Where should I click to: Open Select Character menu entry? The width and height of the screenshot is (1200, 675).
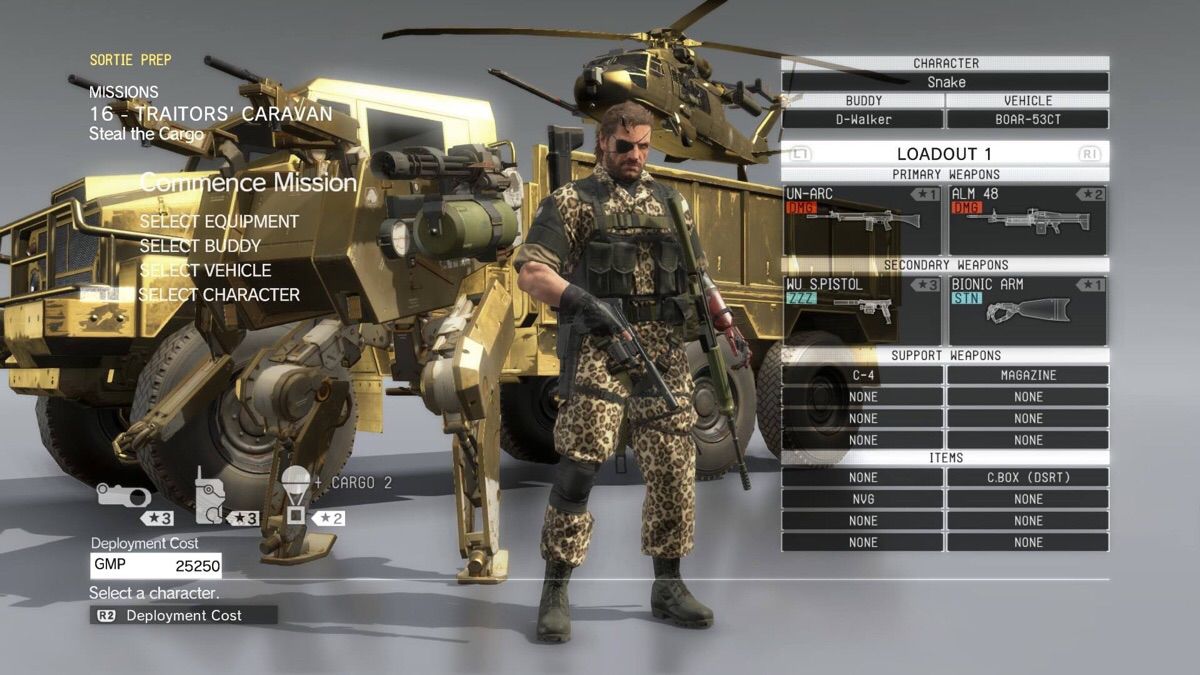point(219,295)
